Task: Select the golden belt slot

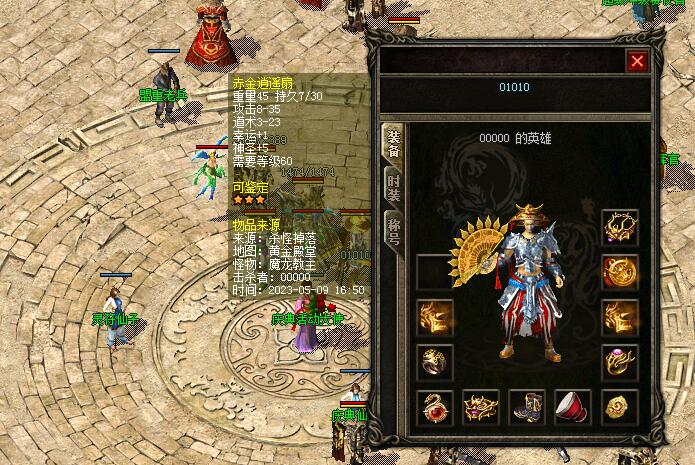Action: [x=481, y=407]
